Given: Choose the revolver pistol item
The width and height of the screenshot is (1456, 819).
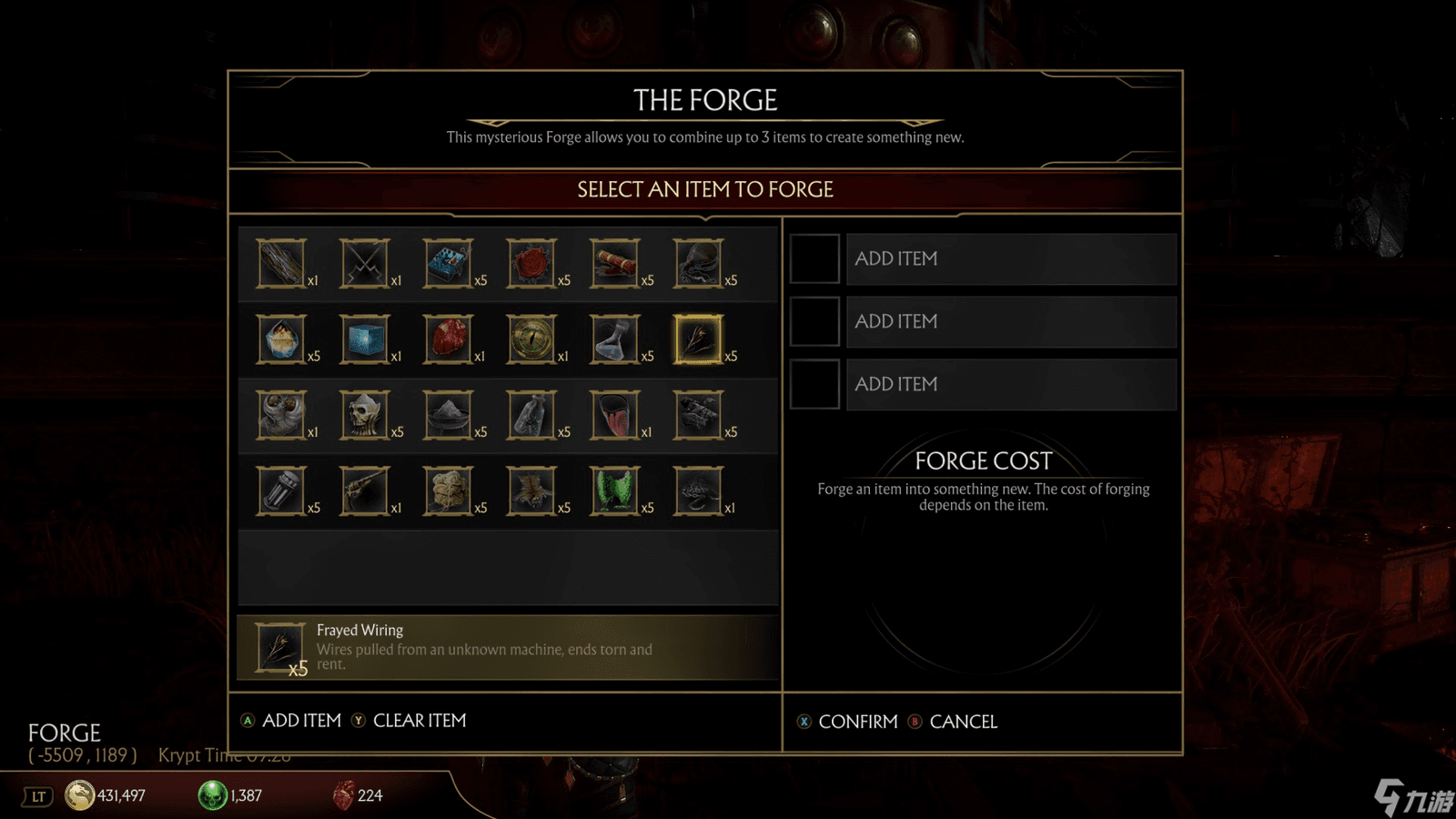Looking at the screenshot, I should (x=365, y=491).
